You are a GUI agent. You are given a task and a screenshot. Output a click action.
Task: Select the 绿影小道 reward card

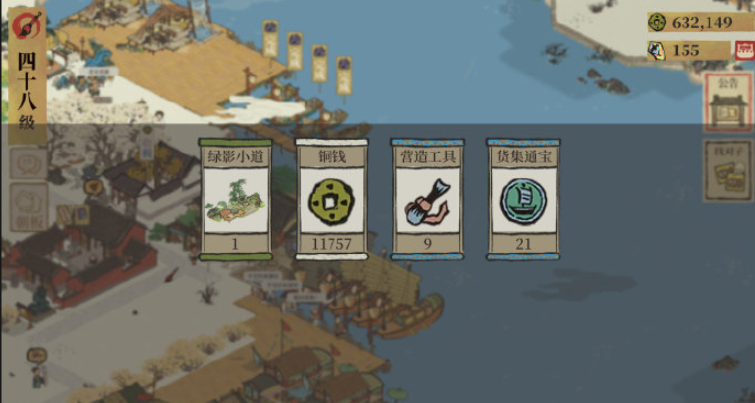[235, 199]
